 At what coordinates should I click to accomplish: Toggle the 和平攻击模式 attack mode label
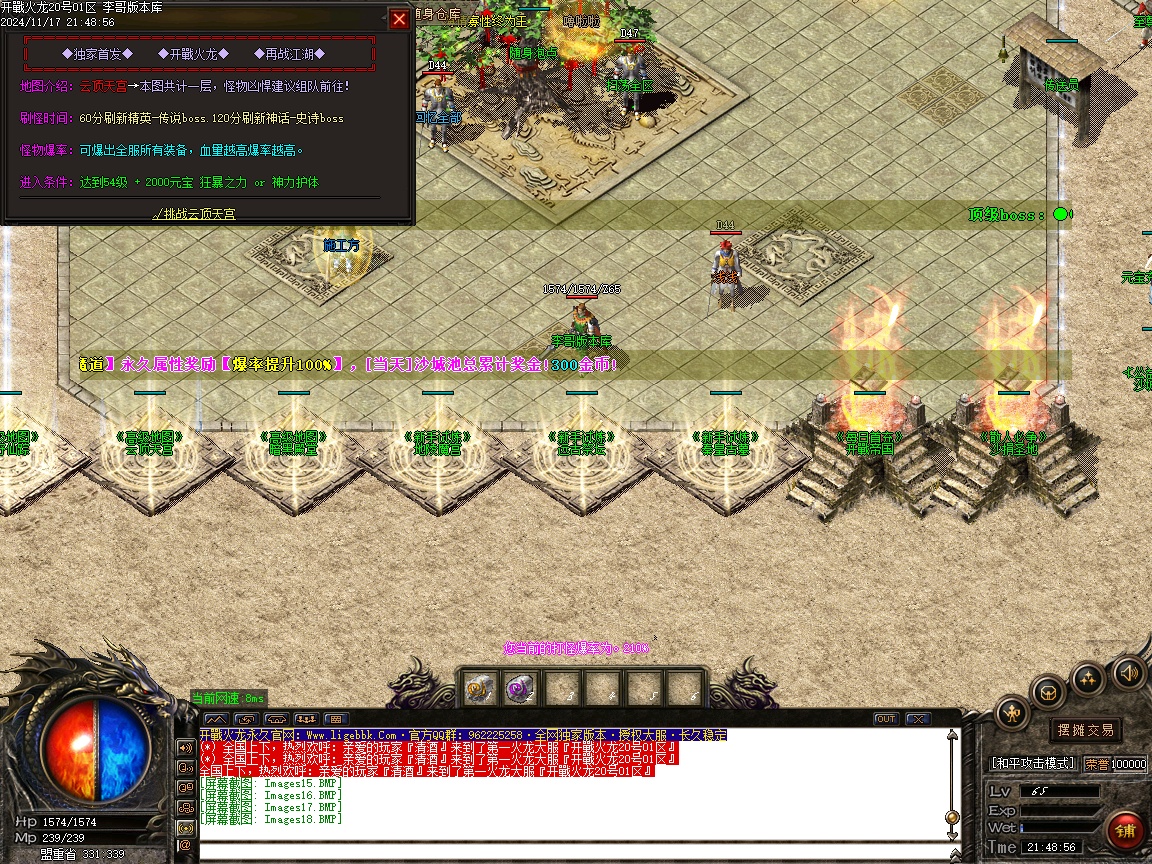click(x=1032, y=763)
